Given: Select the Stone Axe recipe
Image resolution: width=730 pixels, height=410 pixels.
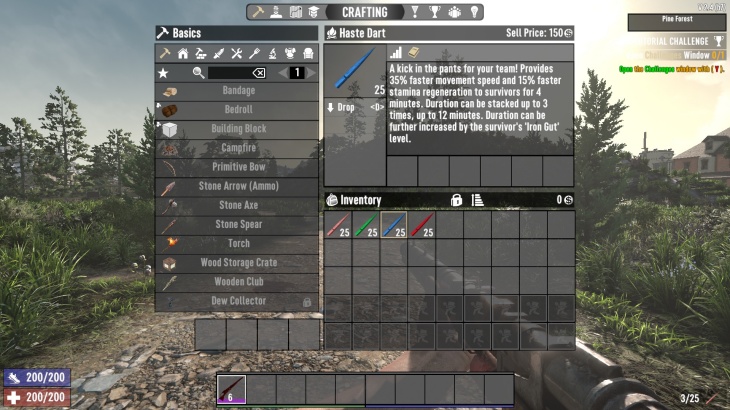Looking at the screenshot, I should tap(237, 205).
